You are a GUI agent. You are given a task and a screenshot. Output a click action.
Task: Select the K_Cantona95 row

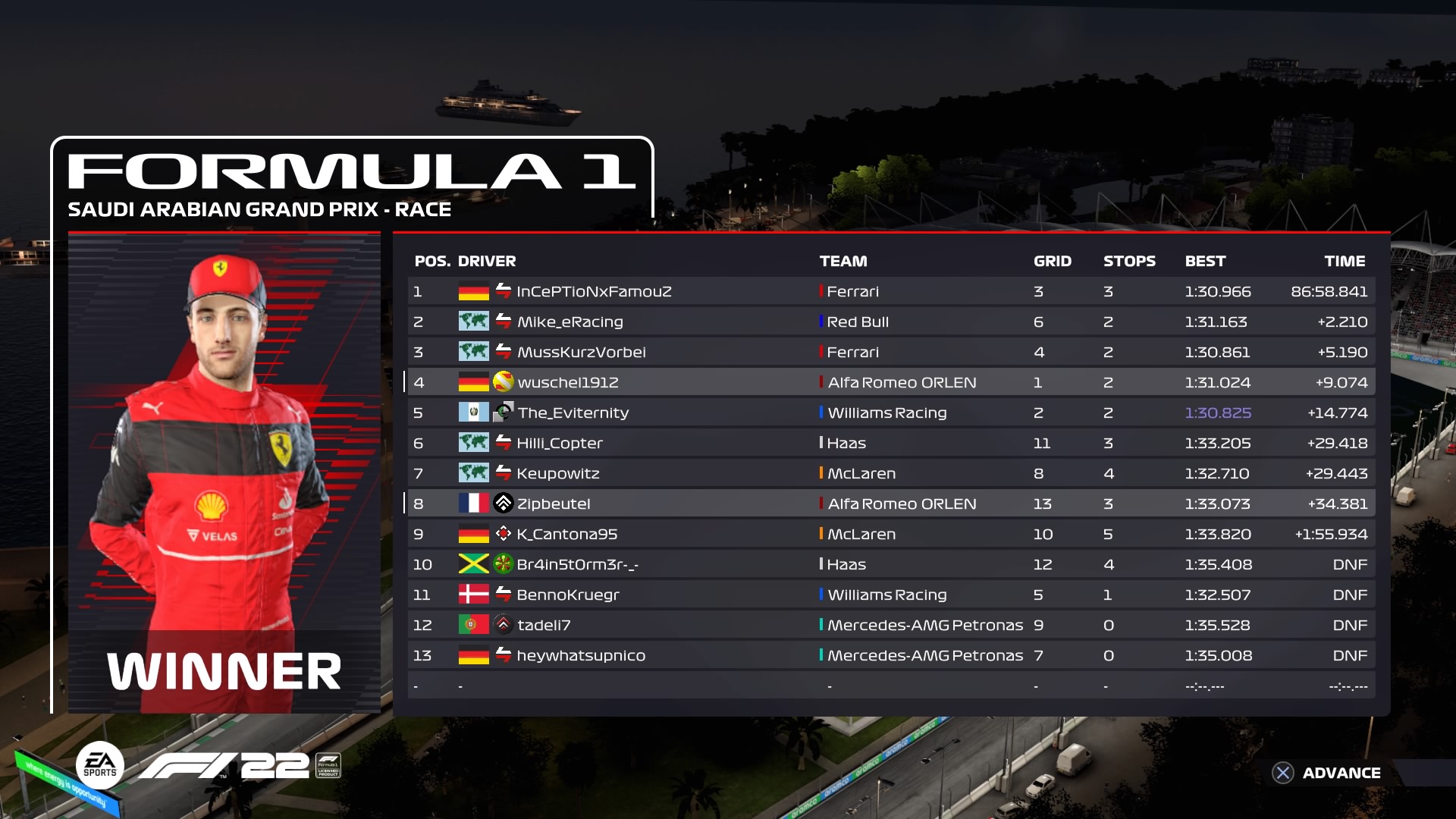891,534
